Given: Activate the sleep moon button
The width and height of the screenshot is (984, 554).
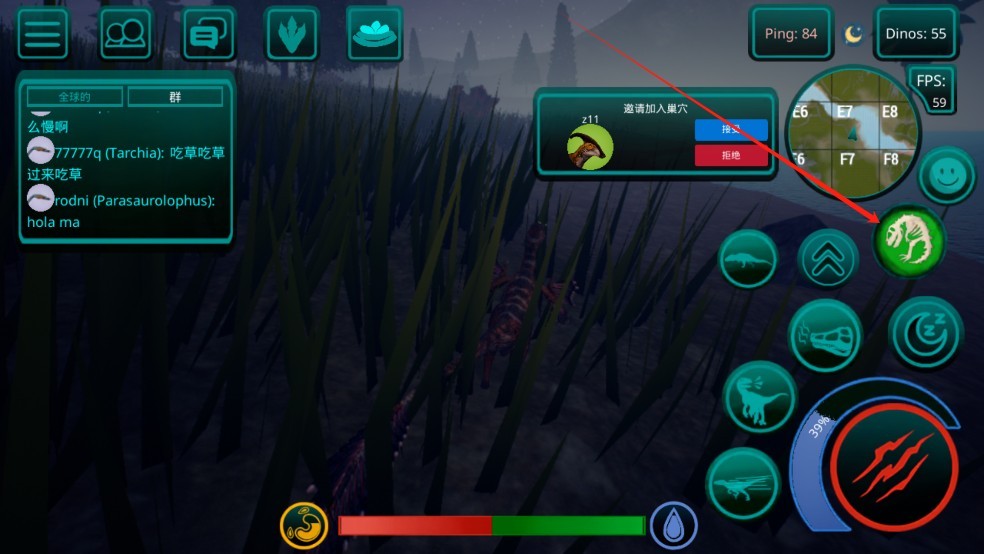Looking at the screenshot, I should [925, 332].
